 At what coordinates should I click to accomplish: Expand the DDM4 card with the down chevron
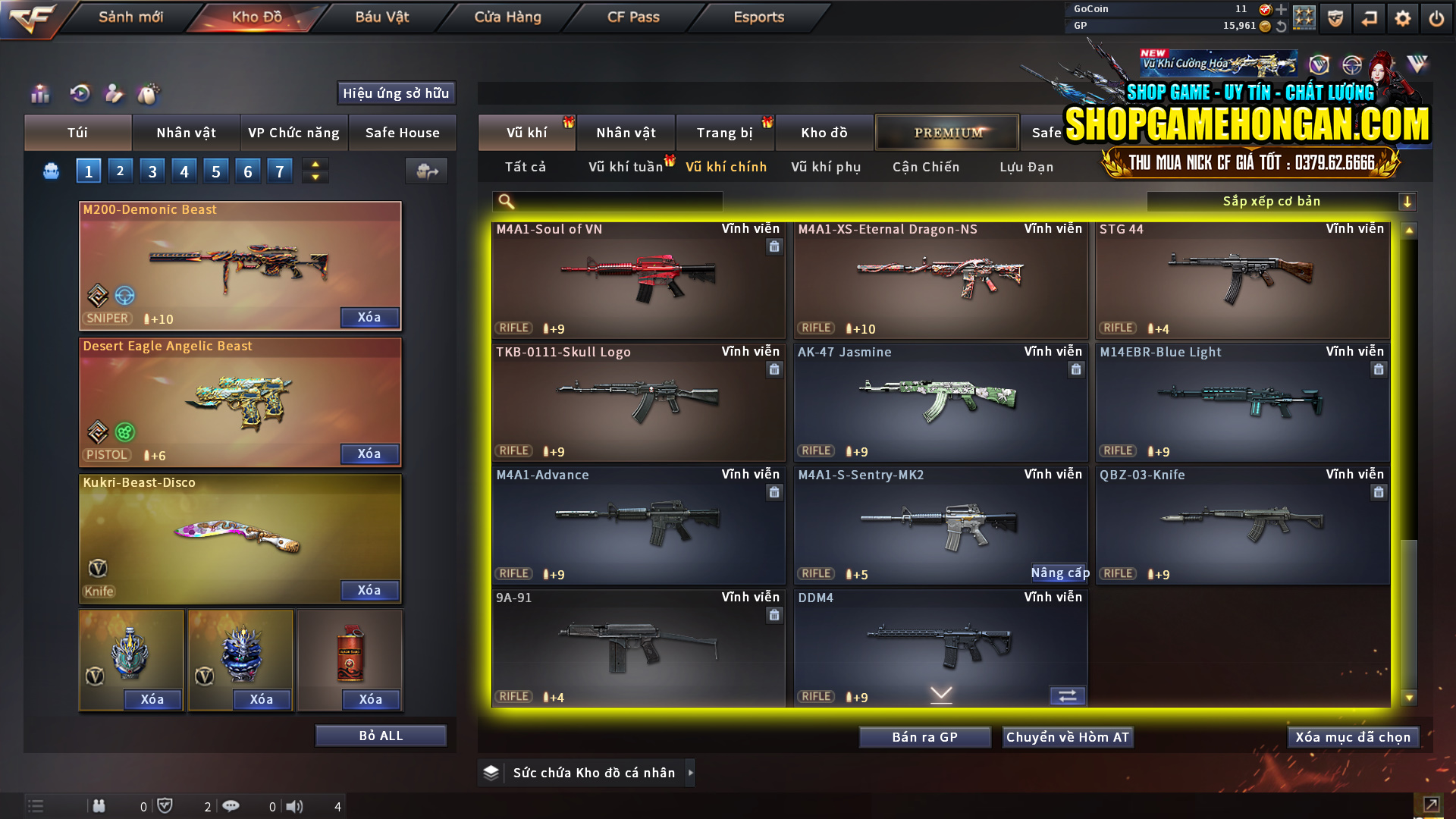coord(940,693)
